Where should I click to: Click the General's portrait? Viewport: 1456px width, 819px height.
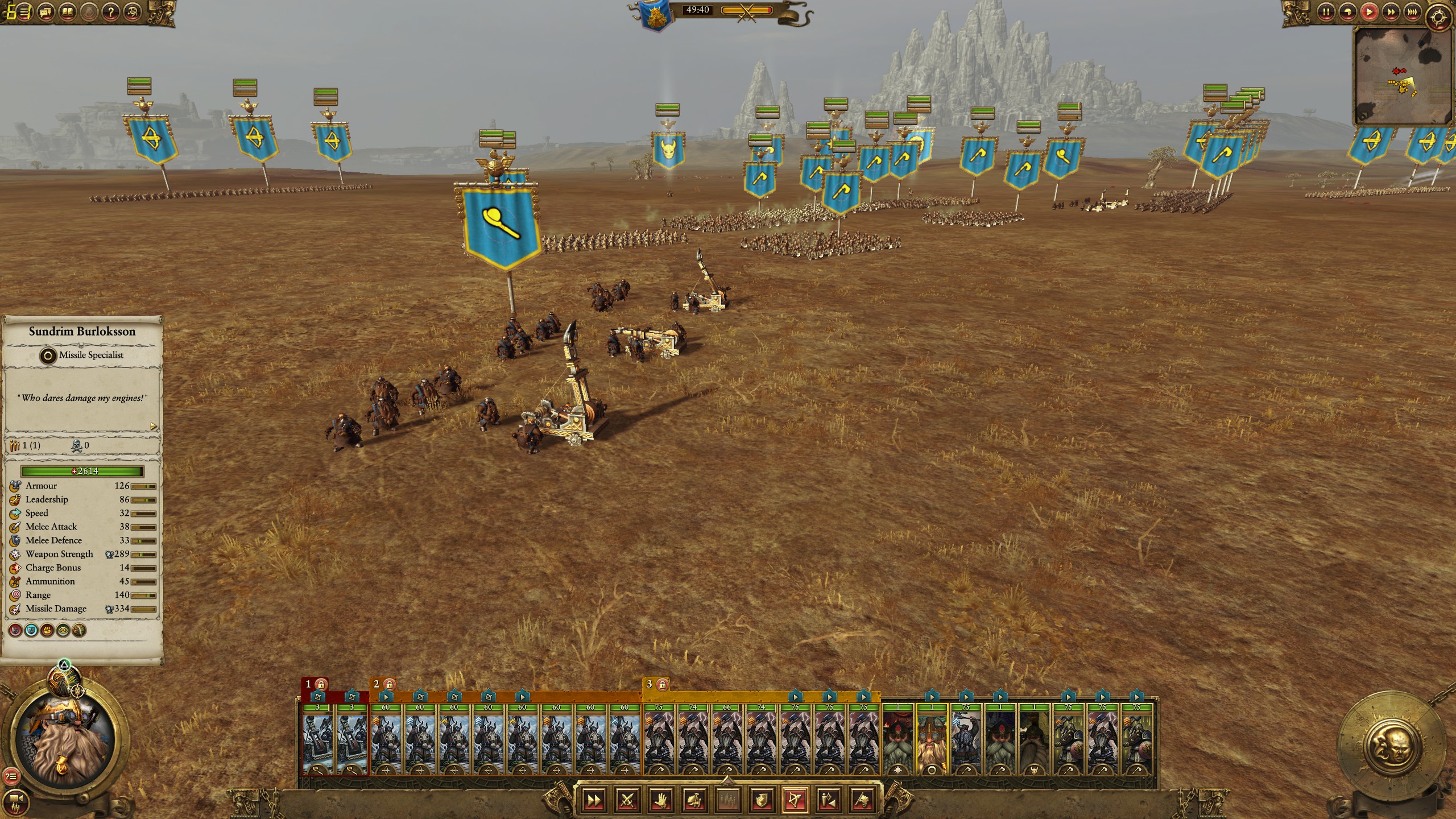pos(66,739)
